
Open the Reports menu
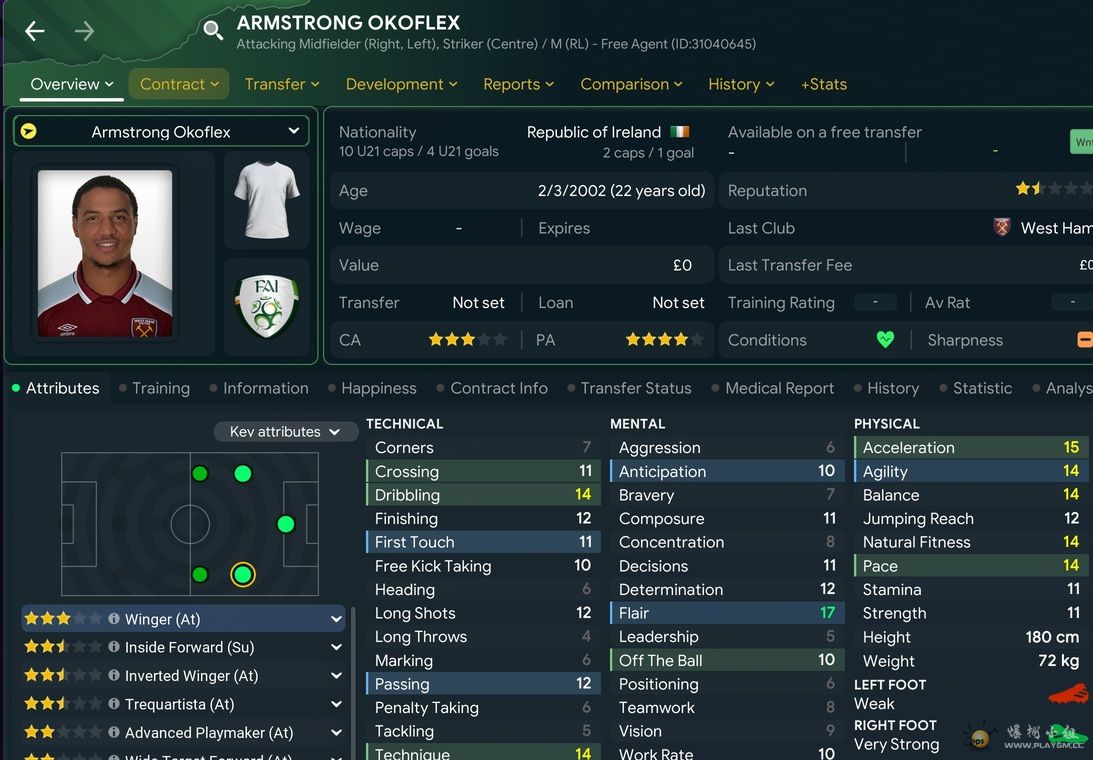[x=518, y=84]
